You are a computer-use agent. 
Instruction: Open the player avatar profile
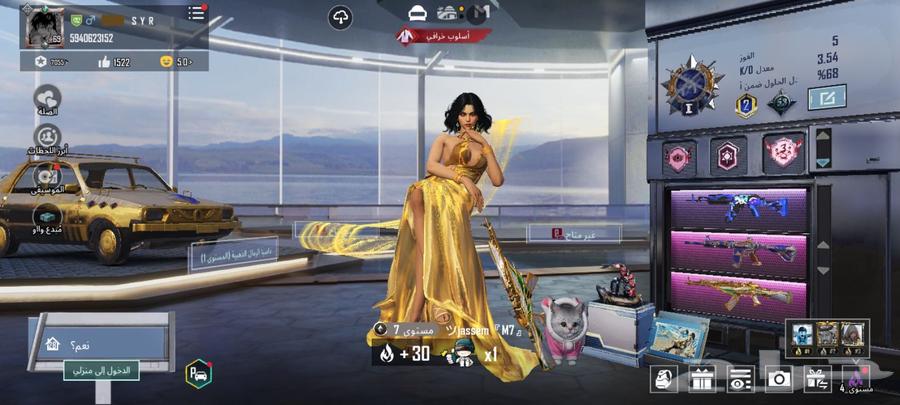tap(45, 27)
